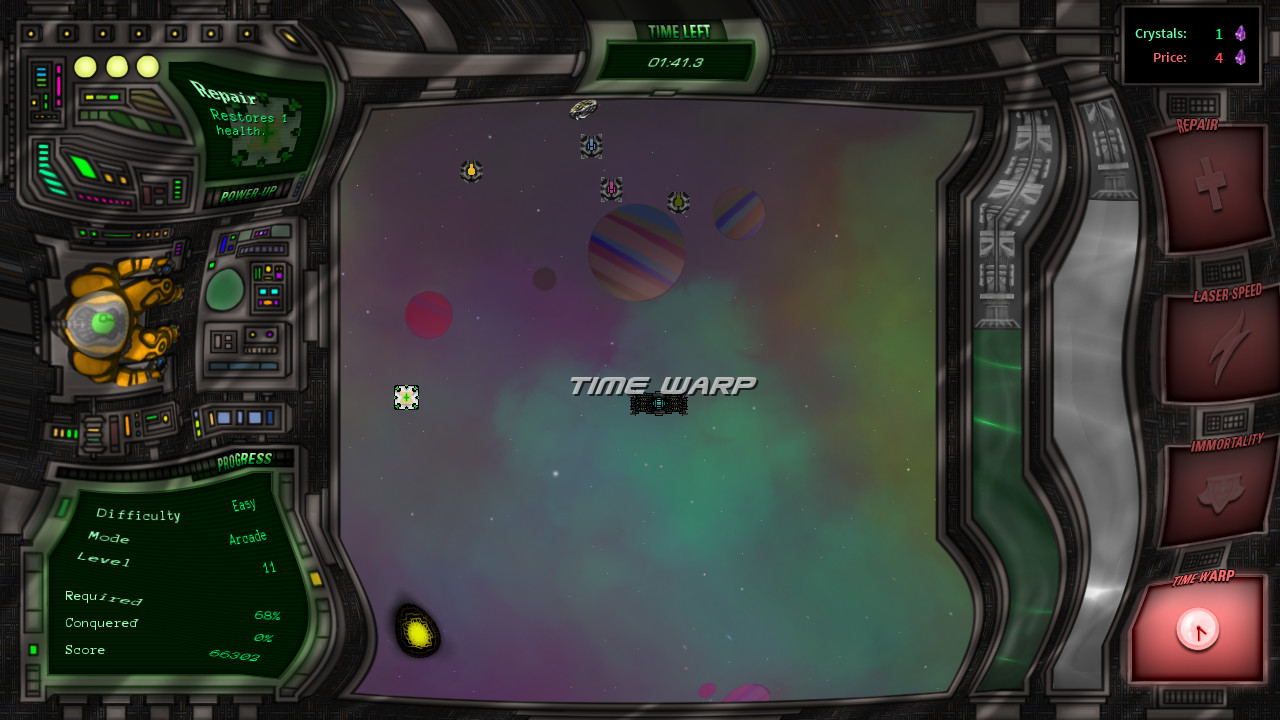Collect the green repair crosshair pickup

click(x=406, y=397)
